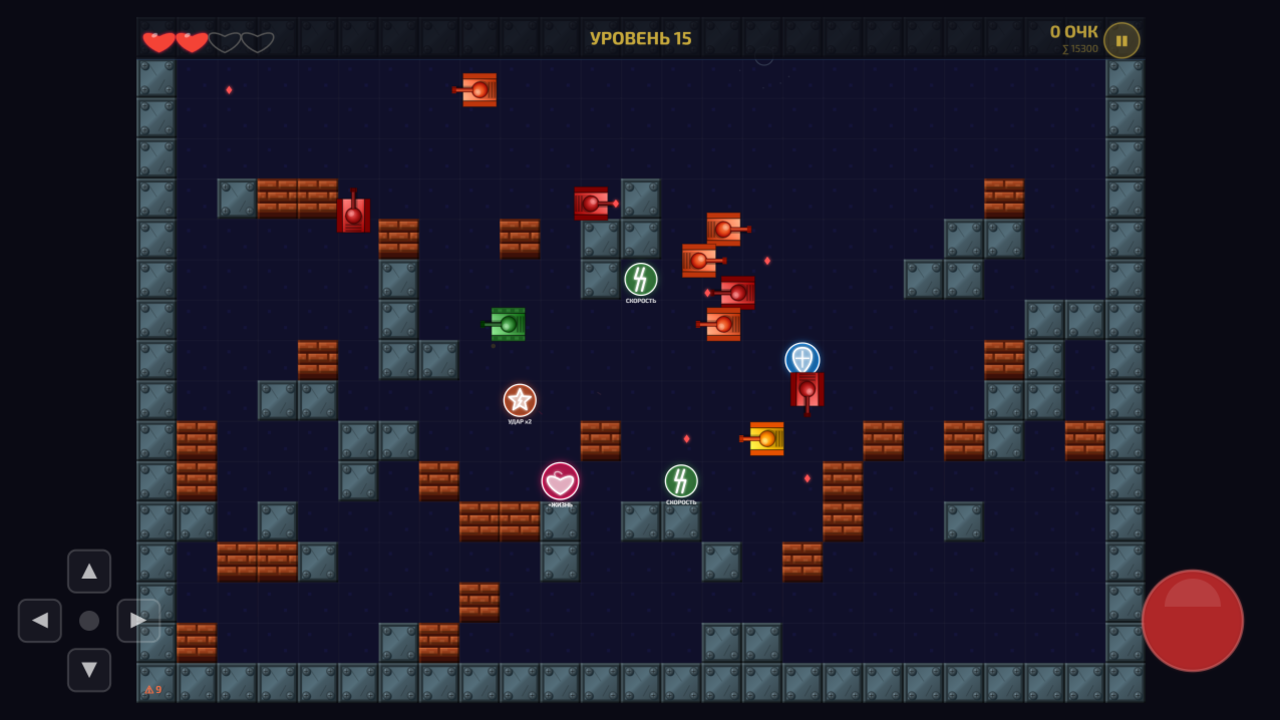Collect the upper green СКОРОСТЬ speed power-up
The height and width of the screenshot is (720, 1280).
pyautogui.click(x=640, y=277)
